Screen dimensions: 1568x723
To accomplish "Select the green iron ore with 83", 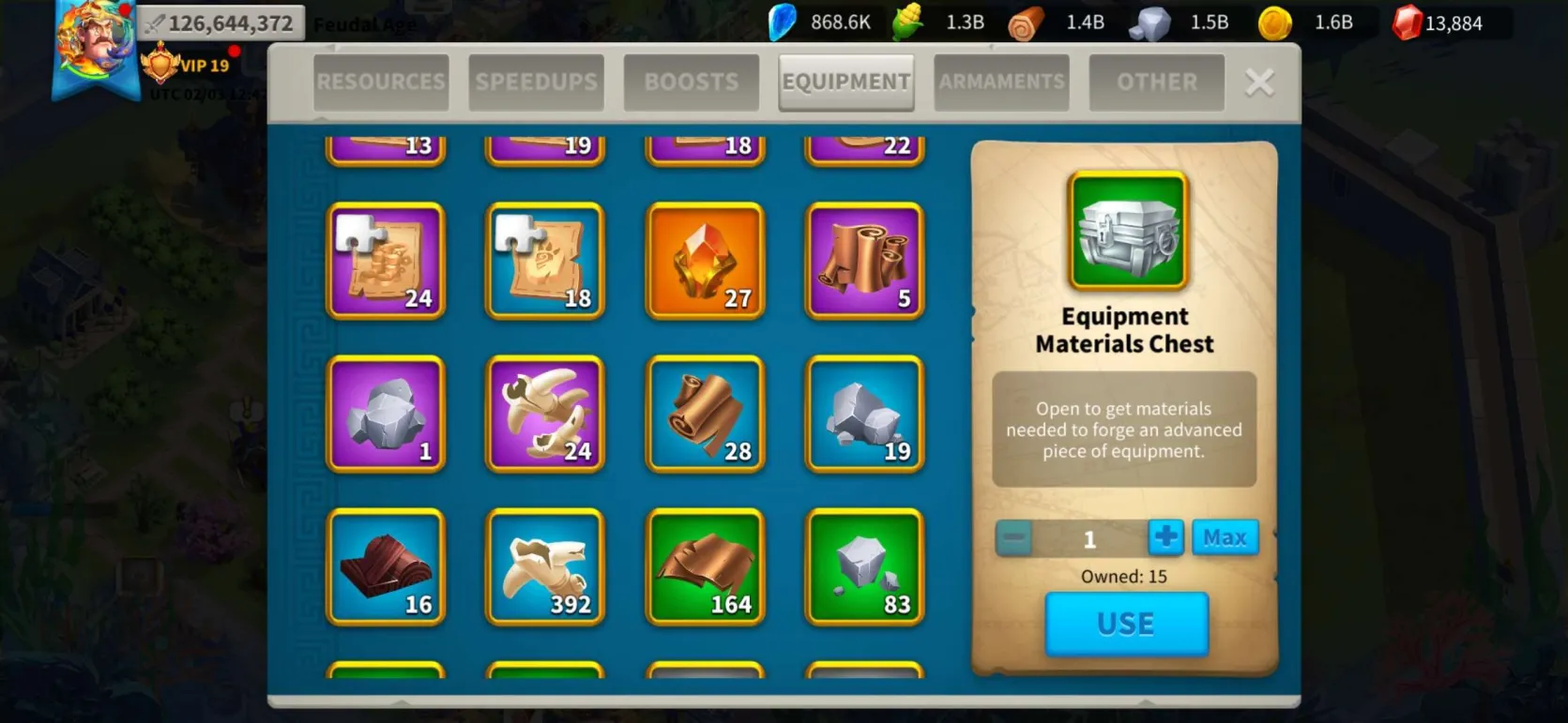I will click(x=864, y=566).
